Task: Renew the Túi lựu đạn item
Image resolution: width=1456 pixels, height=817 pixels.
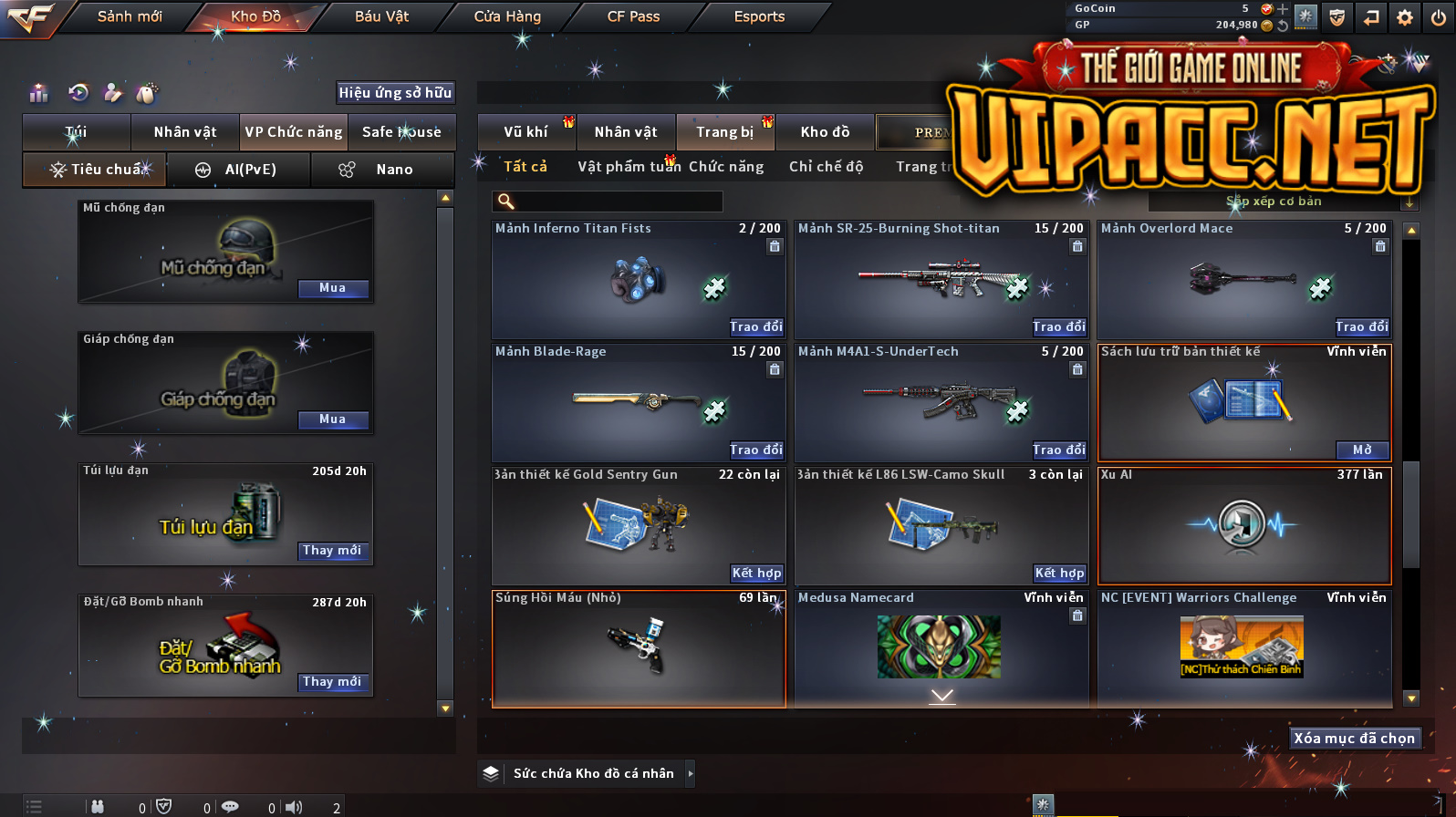Action: coord(333,551)
